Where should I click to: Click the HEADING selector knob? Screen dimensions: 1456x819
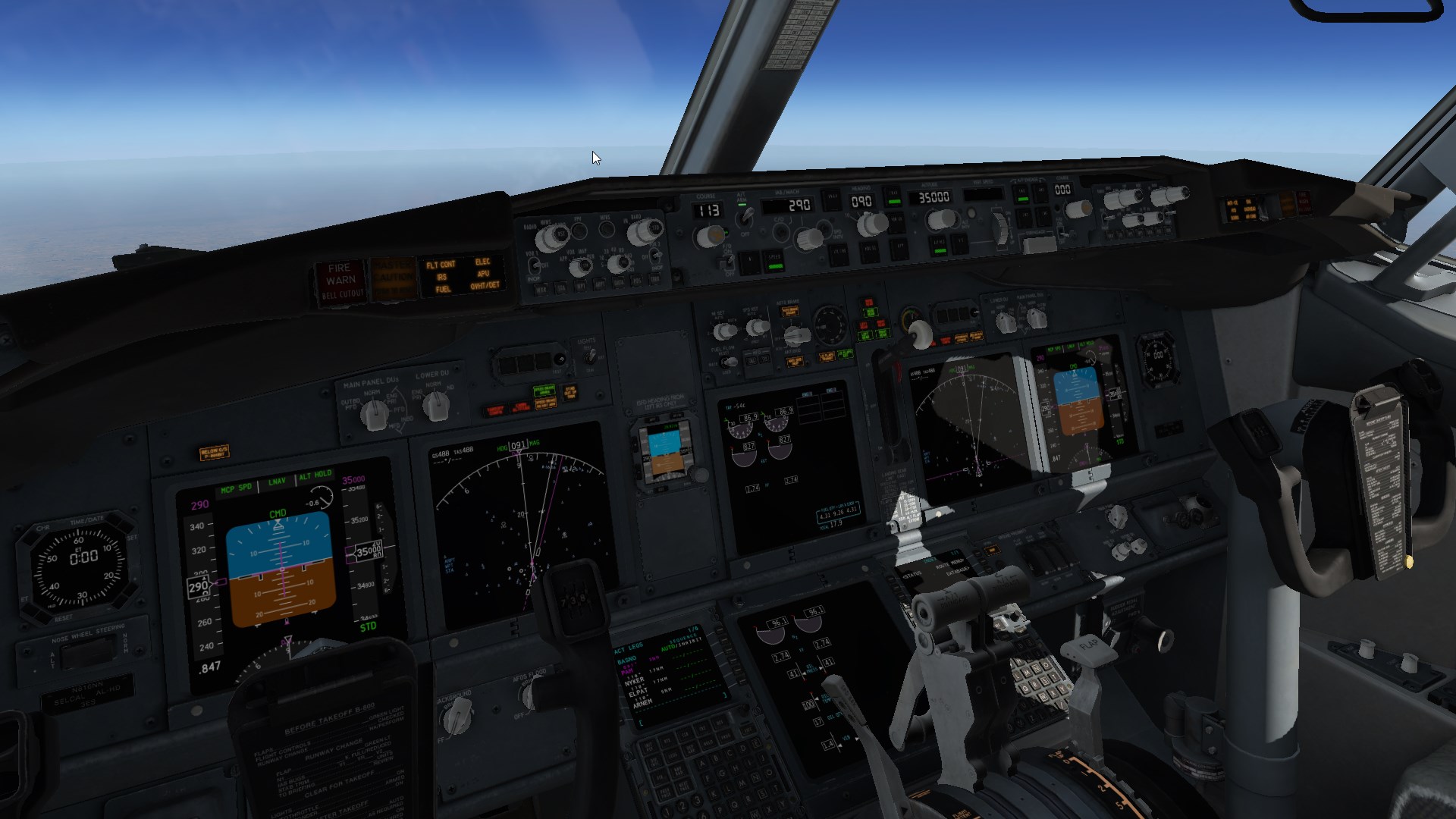[x=872, y=224]
